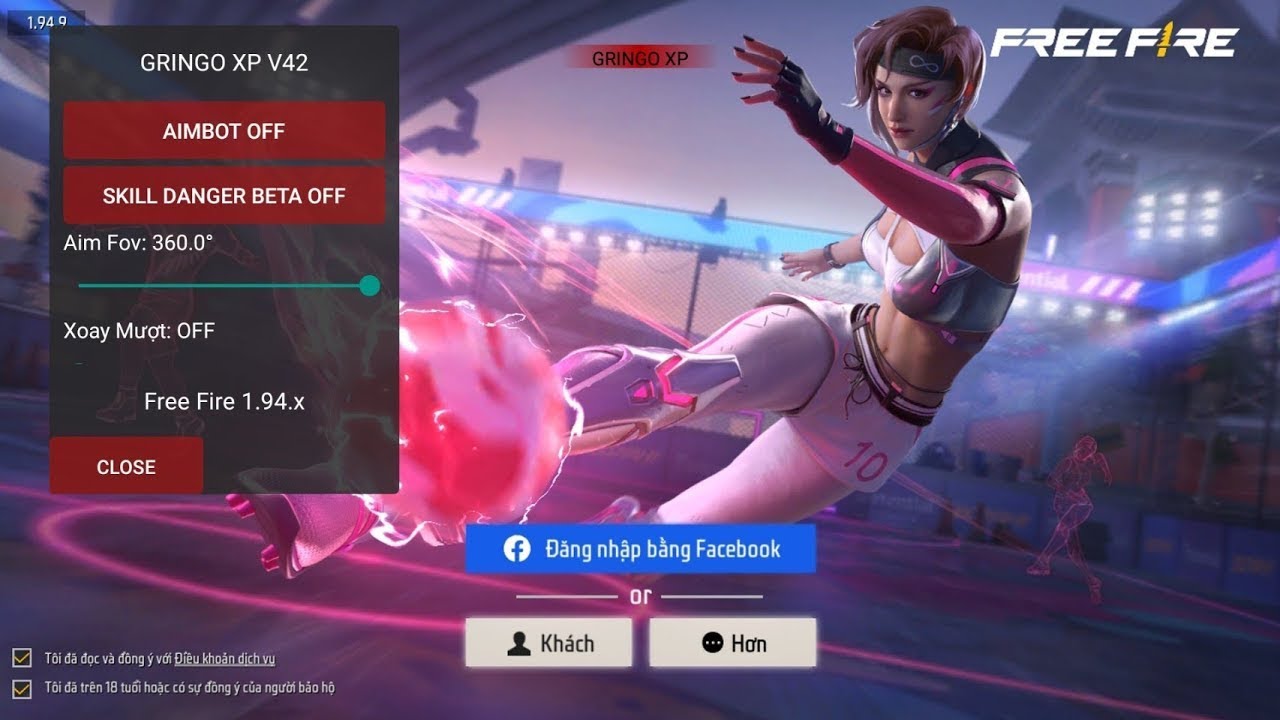This screenshot has width=1280, height=720.
Task: Toggle the AIMBOT OFF button
Action: (224, 131)
